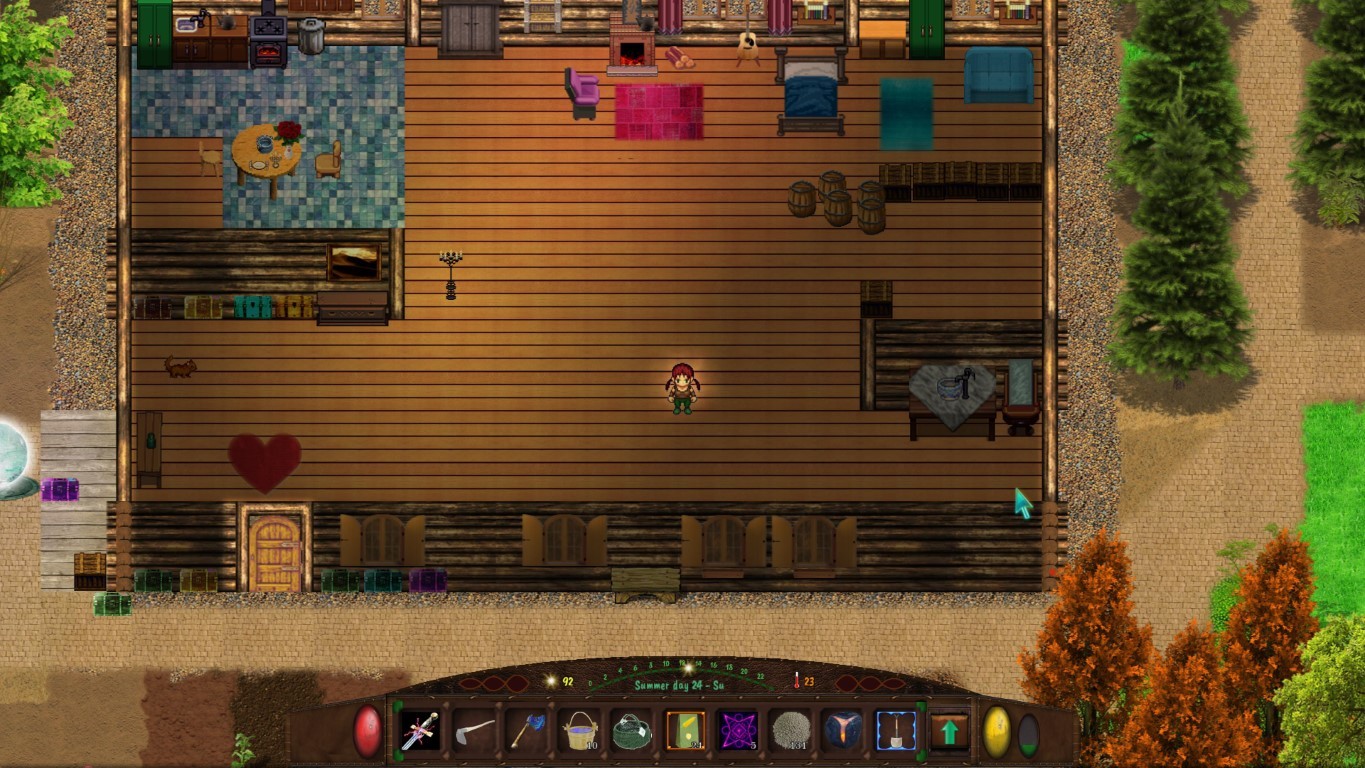Pick the green fishing net slot

632,731
